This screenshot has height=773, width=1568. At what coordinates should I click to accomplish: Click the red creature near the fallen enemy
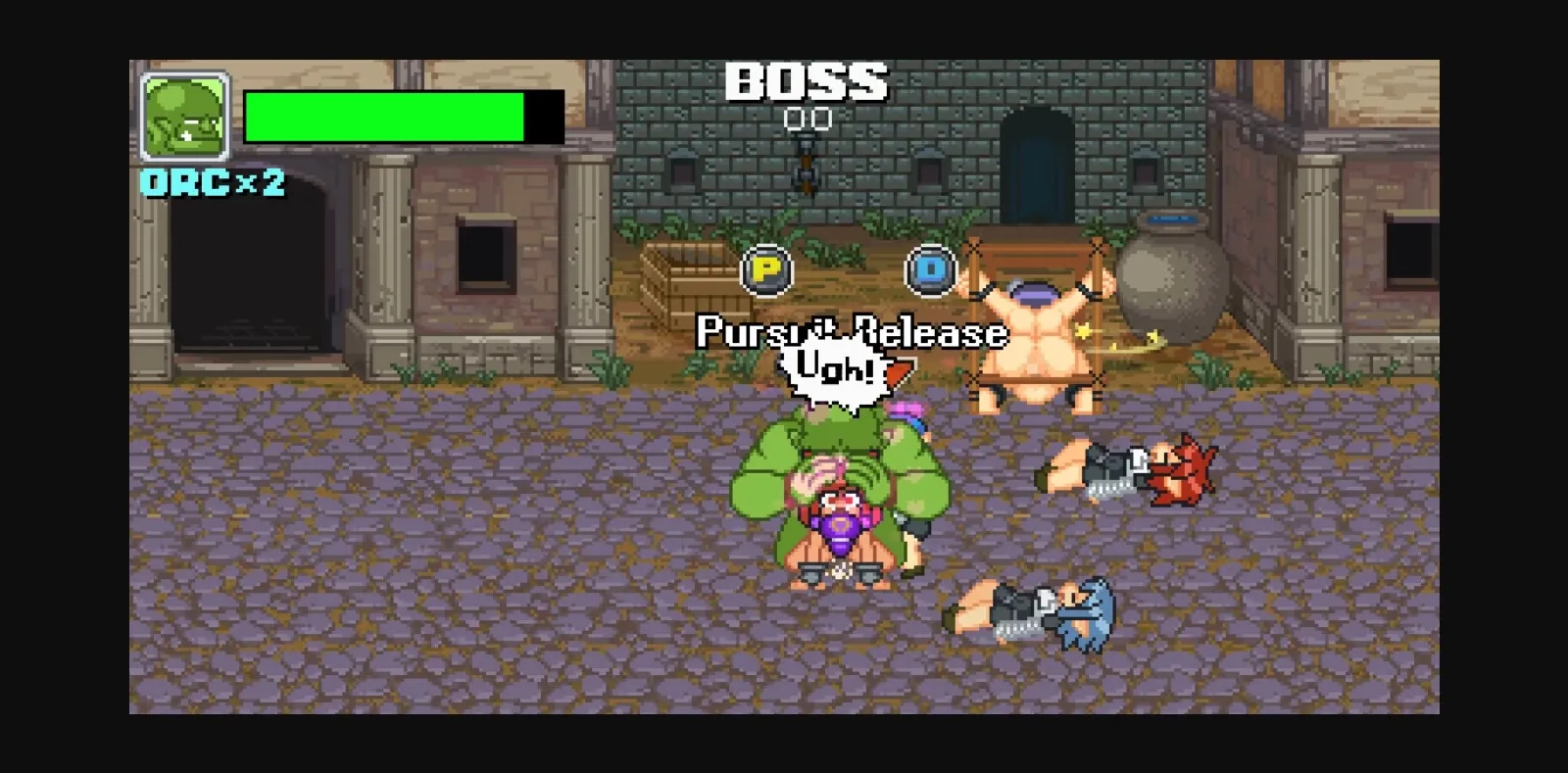pos(1186,470)
